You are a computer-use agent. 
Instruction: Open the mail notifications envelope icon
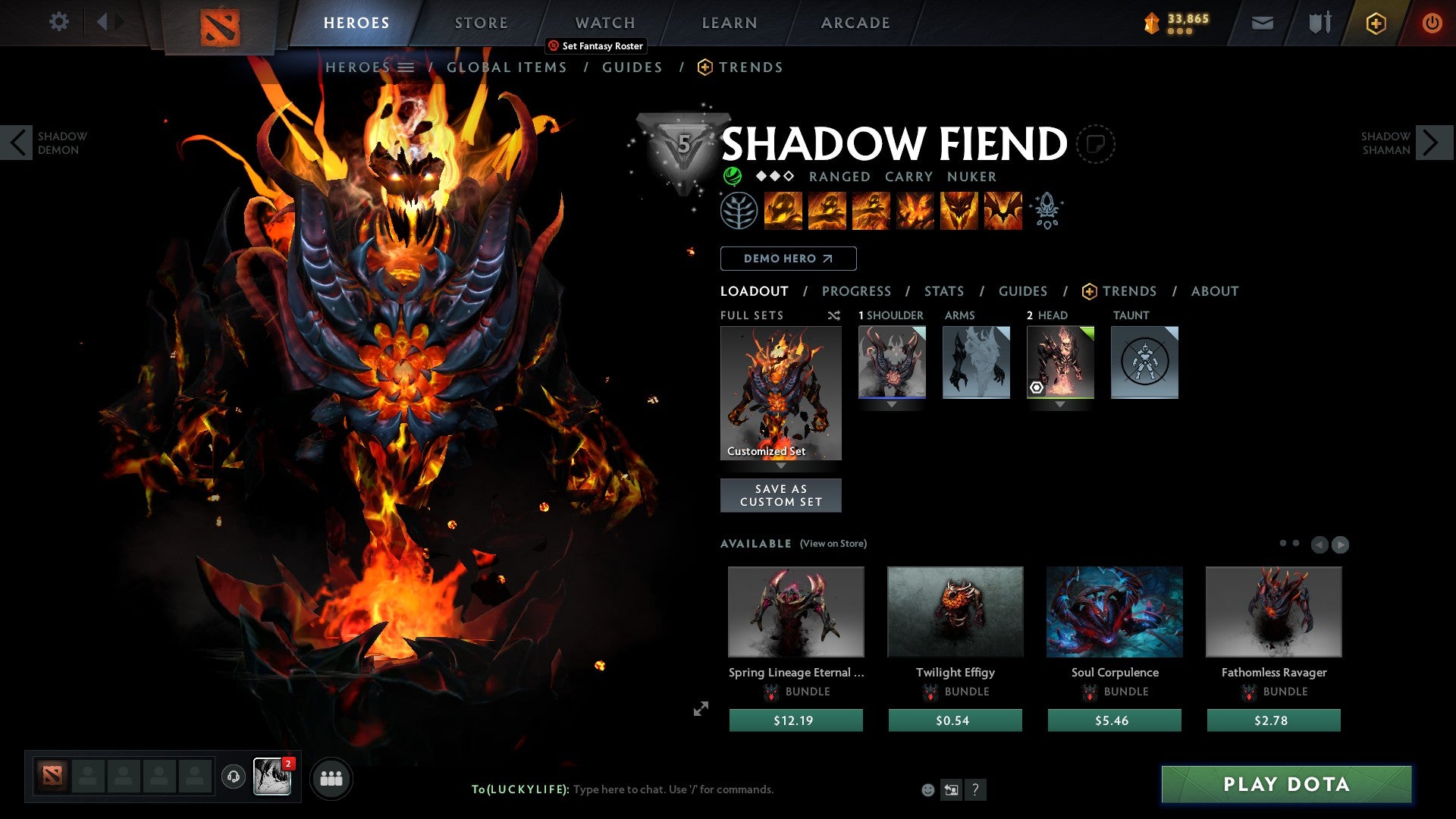coord(1261,23)
